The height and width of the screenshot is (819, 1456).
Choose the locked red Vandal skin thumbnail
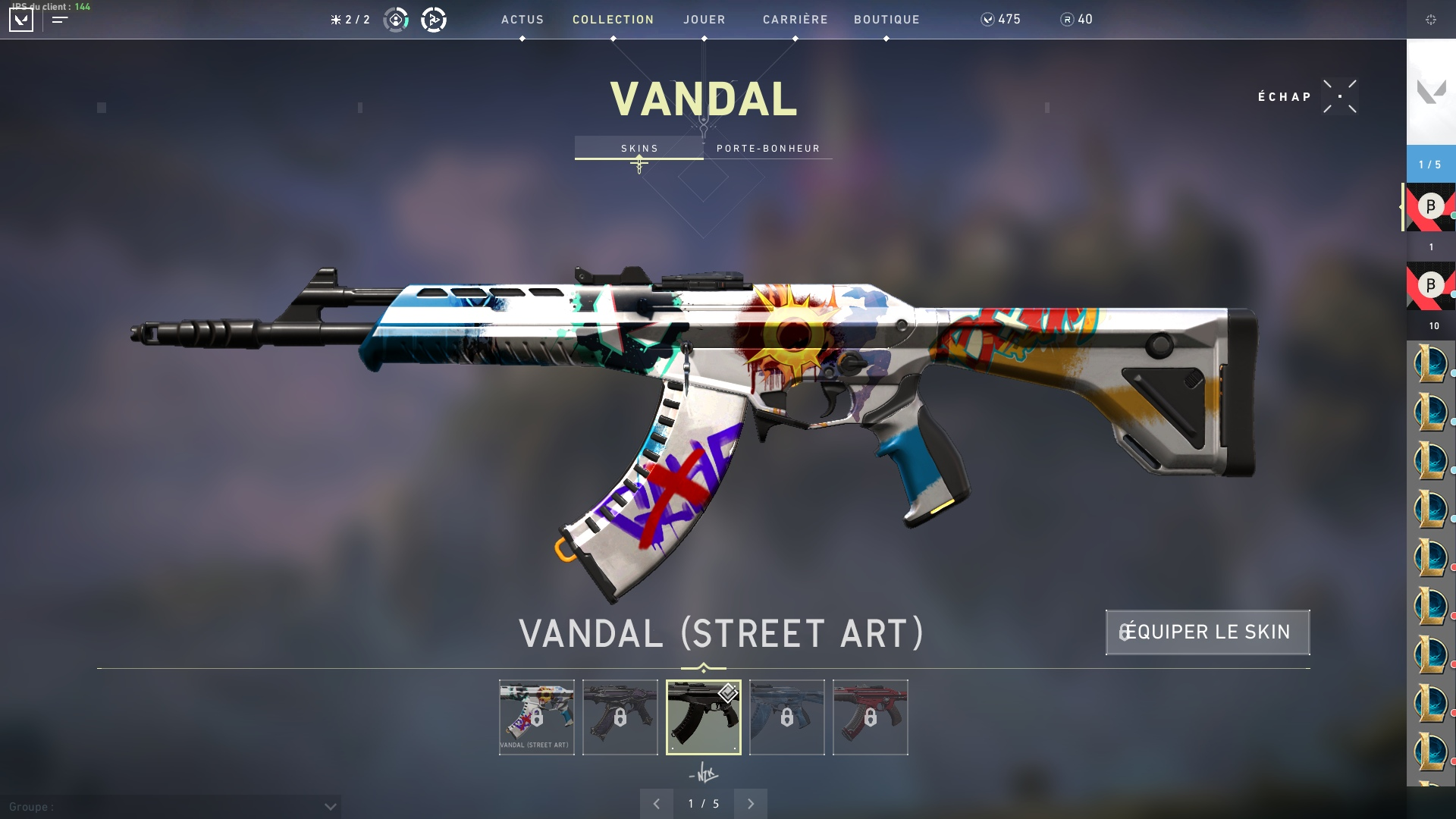[x=871, y=717]
